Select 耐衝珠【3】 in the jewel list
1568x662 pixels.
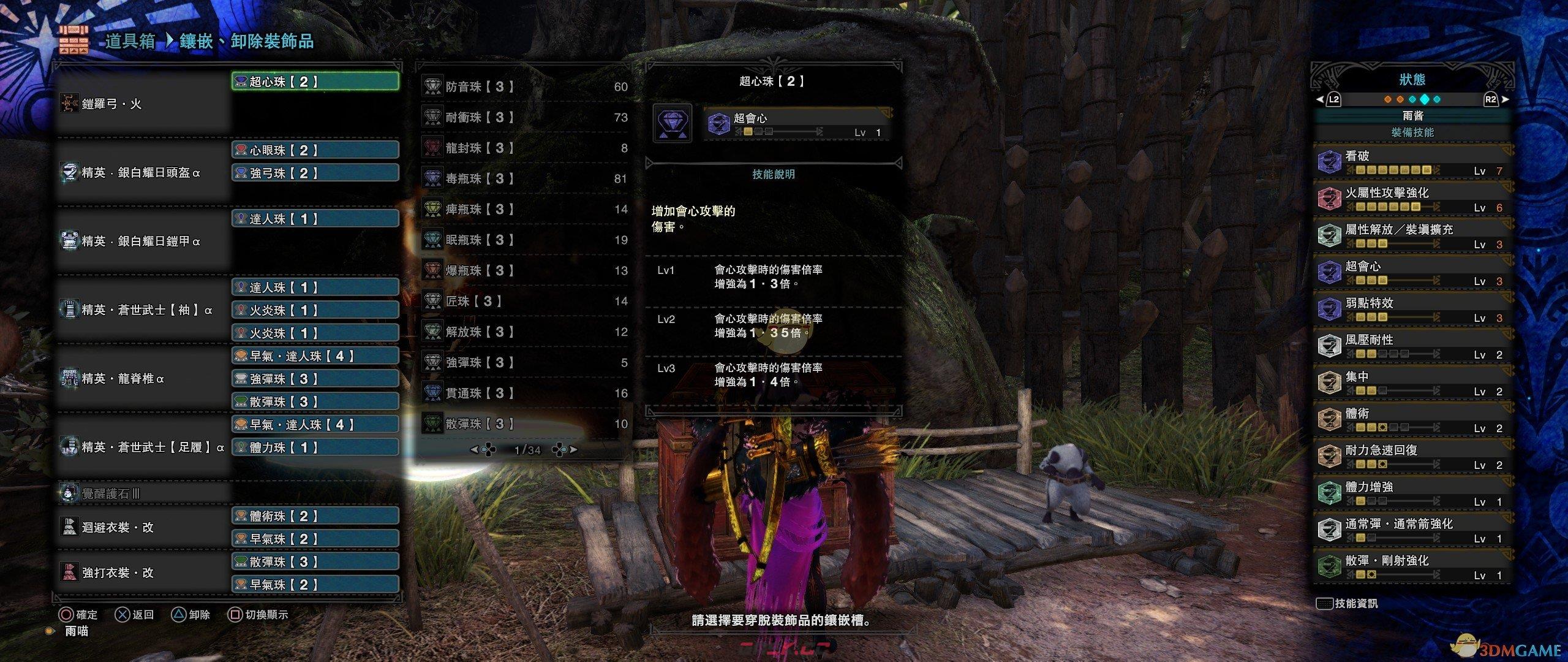click(x=524, y=118)
